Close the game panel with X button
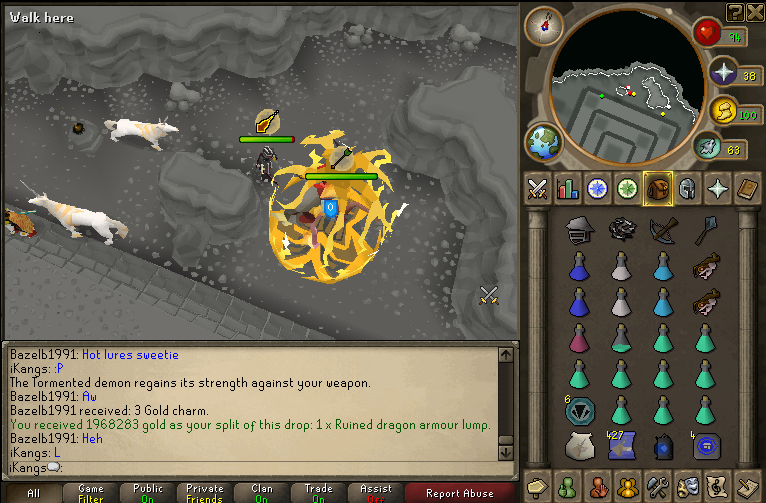 click(756, 11)
